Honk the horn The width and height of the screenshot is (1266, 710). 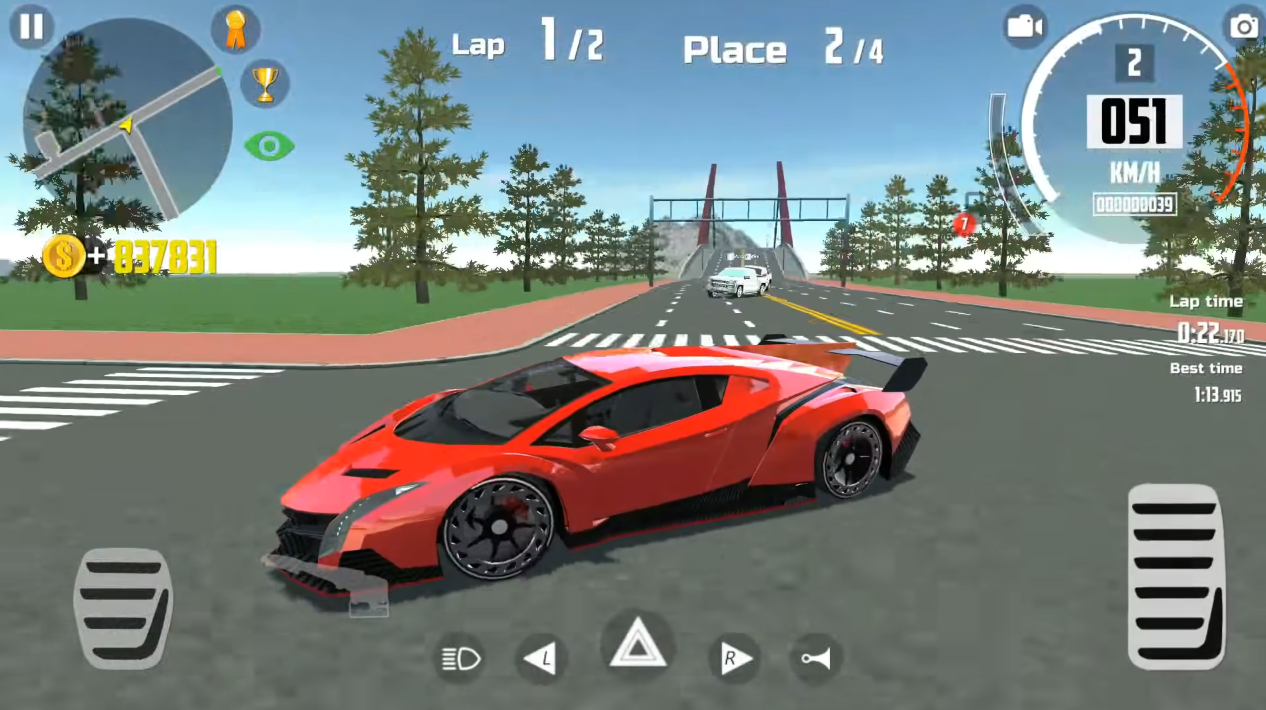815,658
